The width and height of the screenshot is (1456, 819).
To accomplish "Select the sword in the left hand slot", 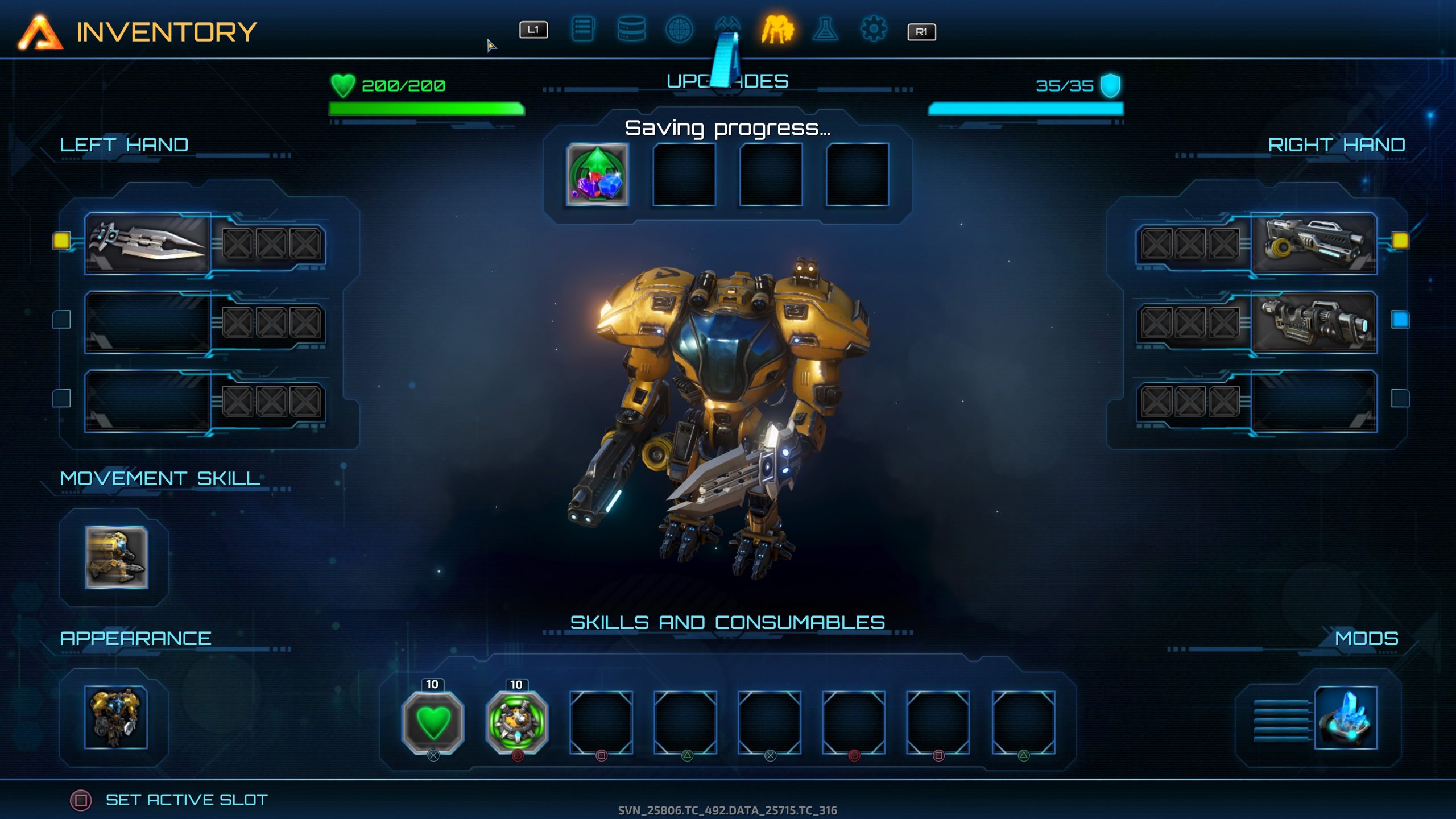I will [x=148, y=243].
